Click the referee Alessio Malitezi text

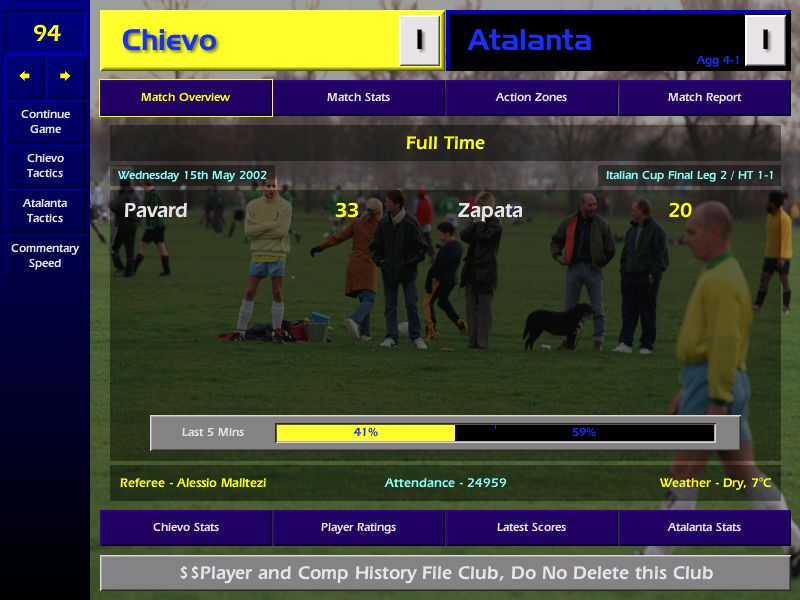point(193,483)
